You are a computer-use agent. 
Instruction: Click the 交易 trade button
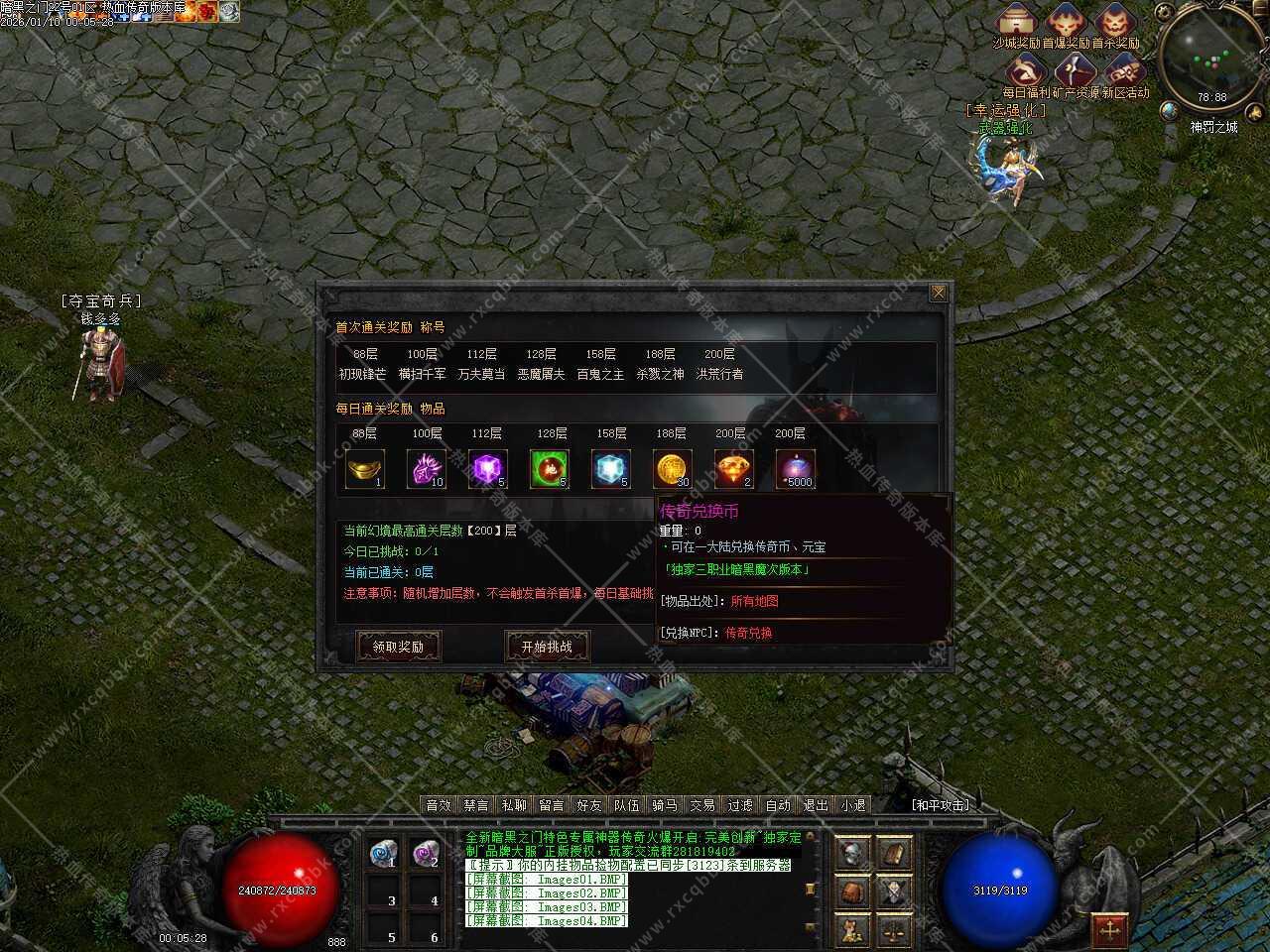[x=702, y=805]
